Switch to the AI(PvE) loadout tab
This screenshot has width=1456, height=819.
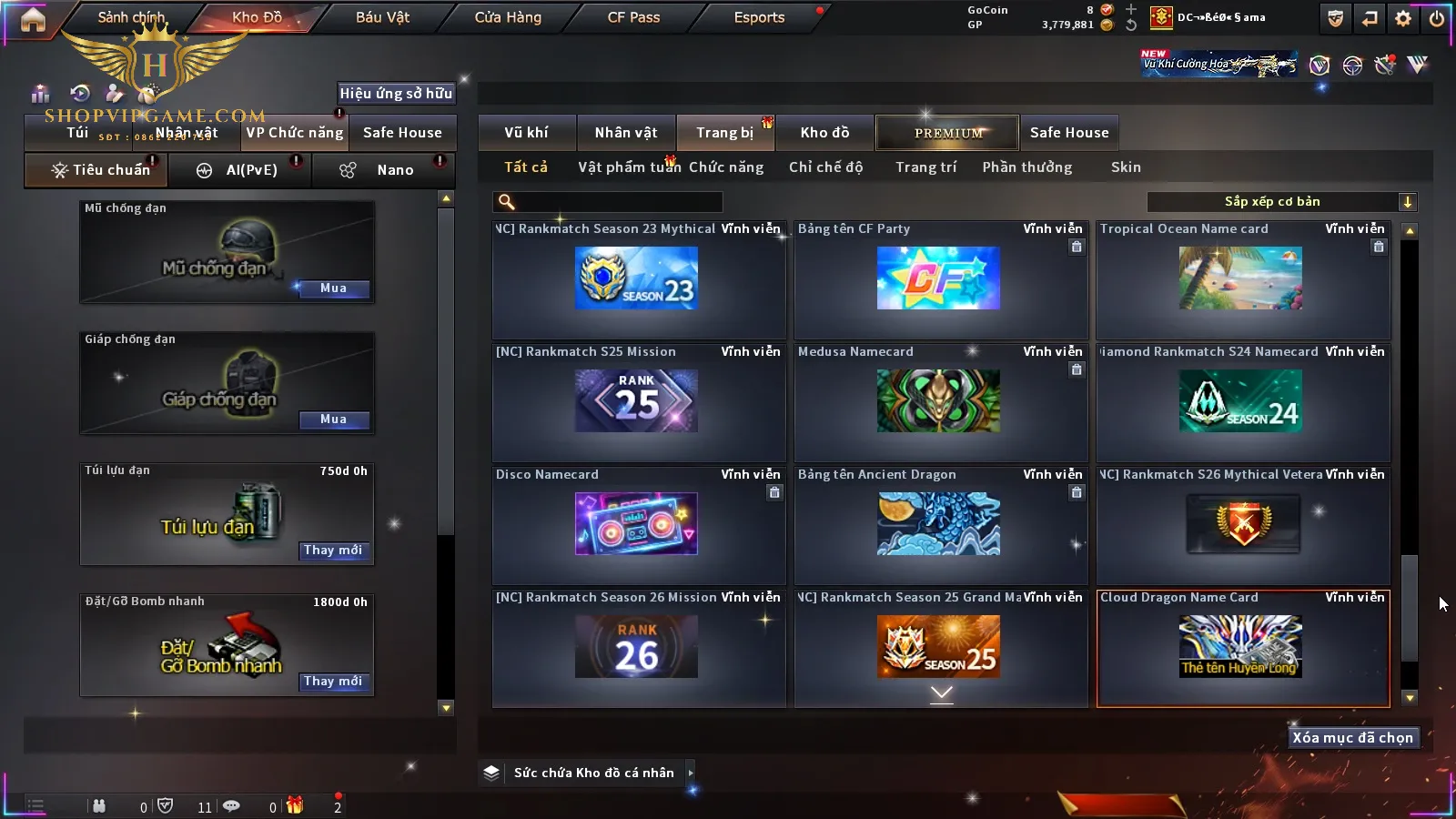coord(240,170)
